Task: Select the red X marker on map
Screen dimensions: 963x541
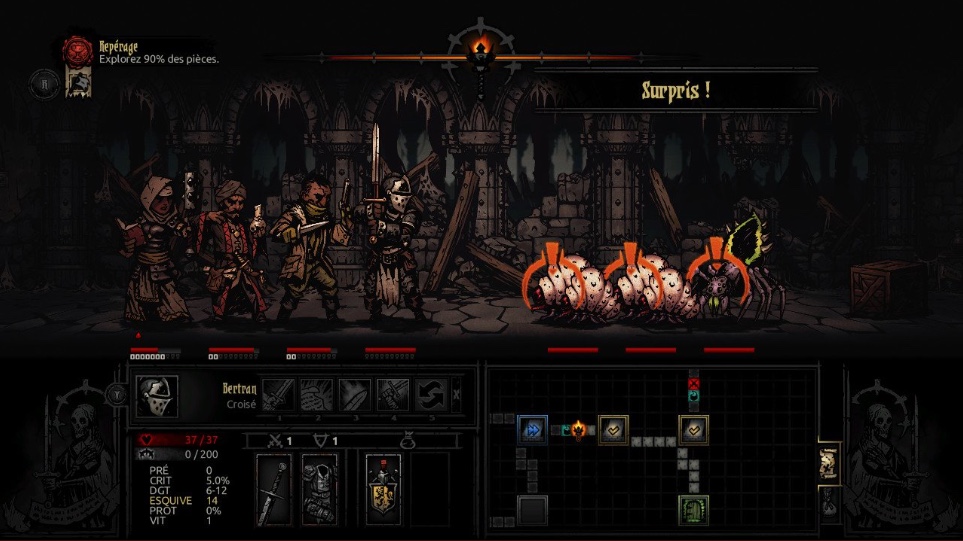Action: click(694, 383)
